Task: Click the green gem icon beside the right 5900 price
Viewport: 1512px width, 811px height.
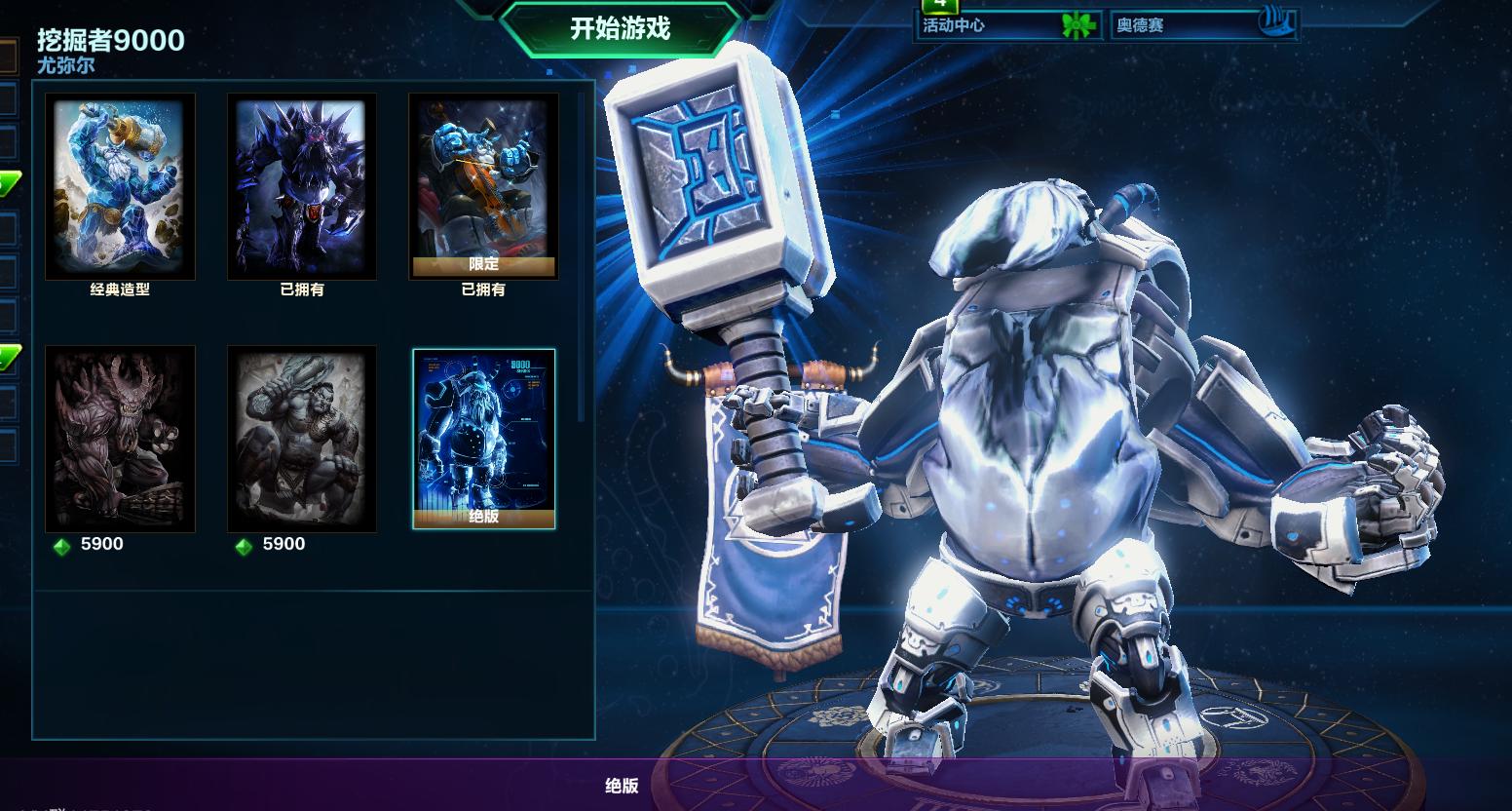Action: click(x=244, y=544)
